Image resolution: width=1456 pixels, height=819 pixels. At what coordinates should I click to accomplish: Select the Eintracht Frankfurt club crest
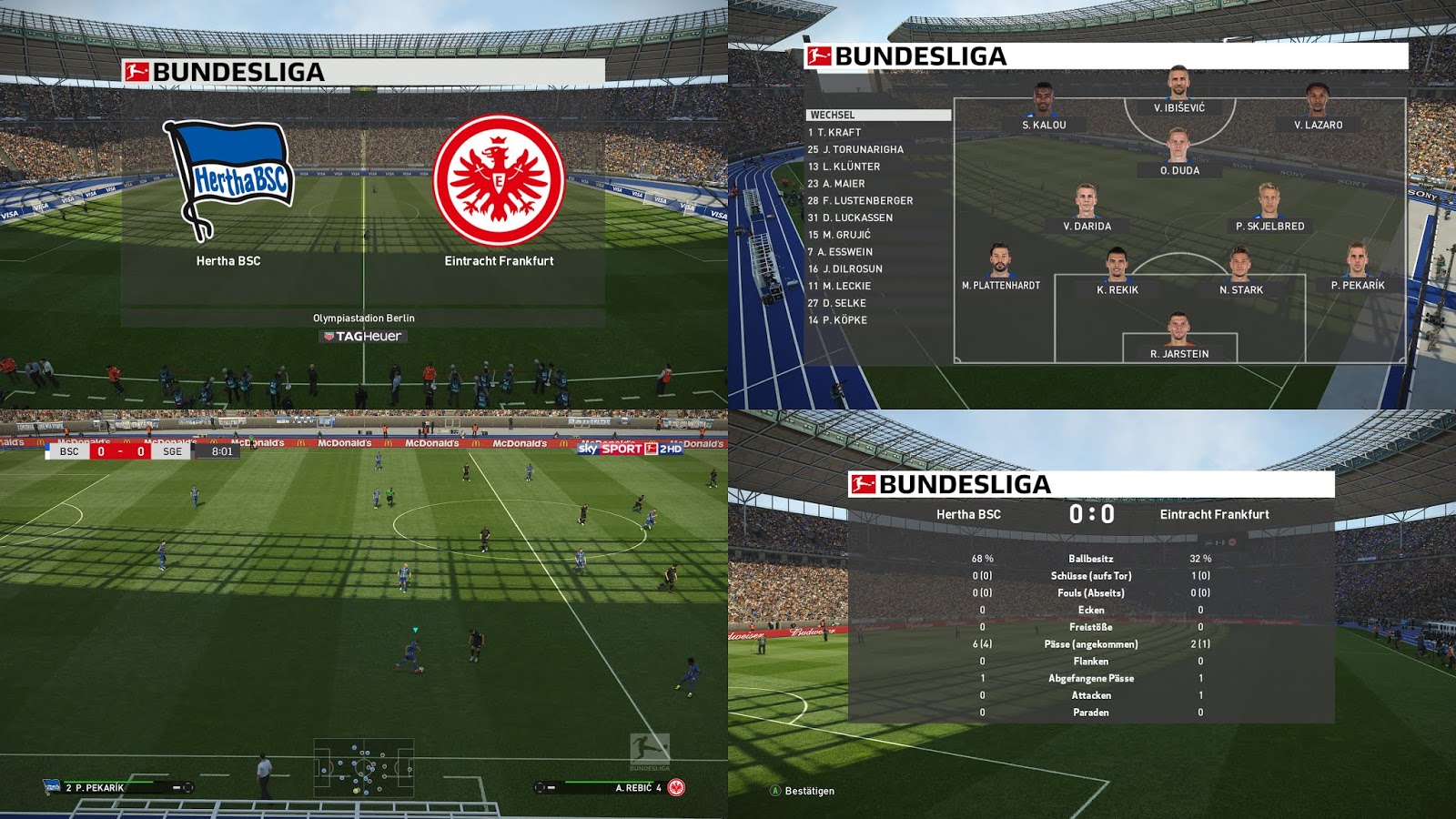coord(497,178)
